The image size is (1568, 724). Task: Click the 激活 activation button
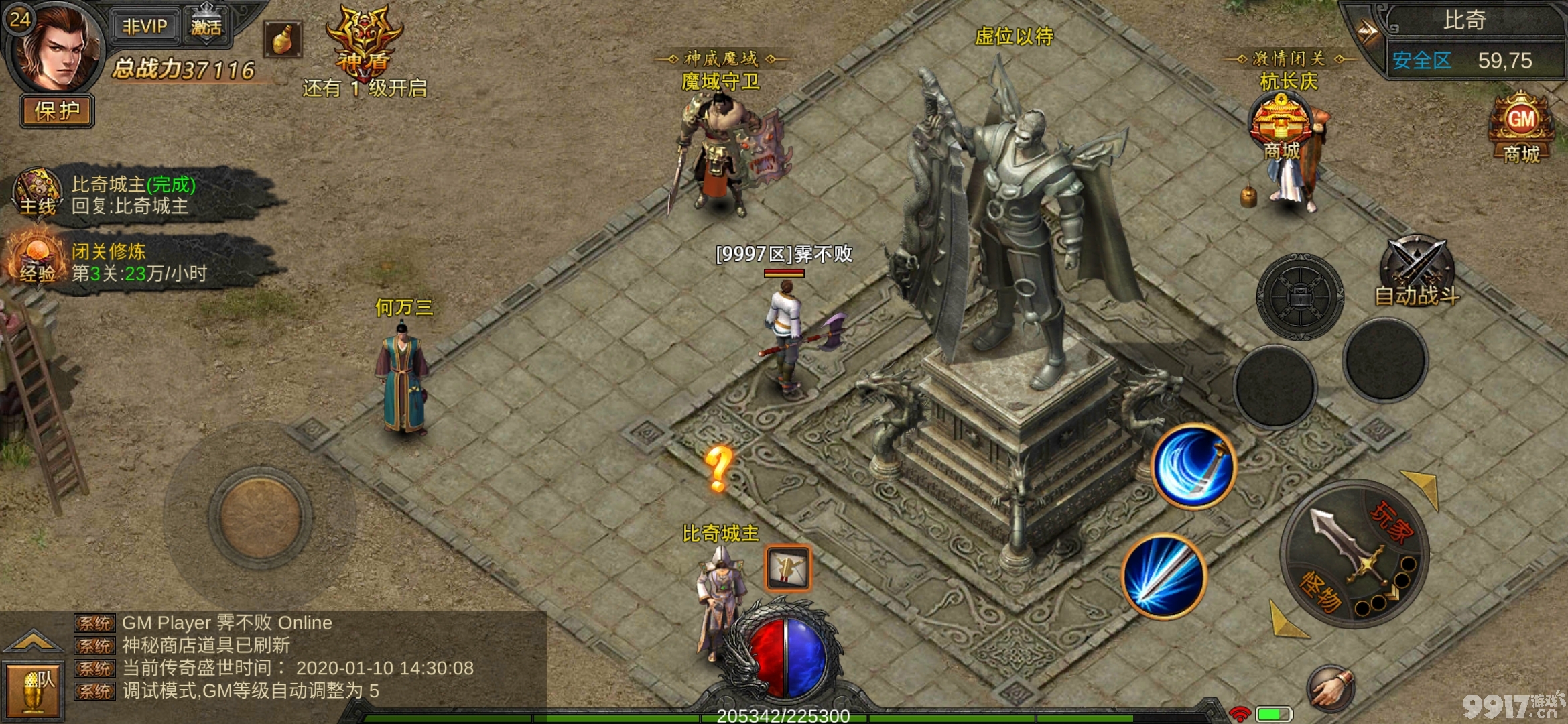point(206,26)
